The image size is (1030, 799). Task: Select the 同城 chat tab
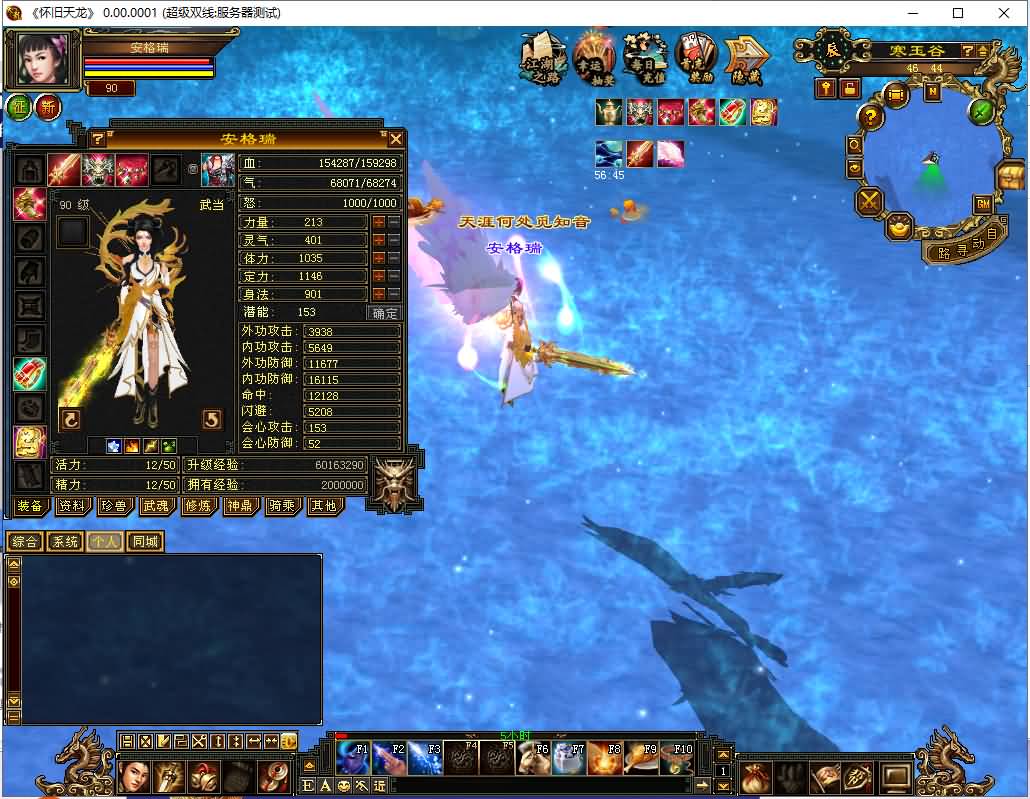(x=145, y=542)
